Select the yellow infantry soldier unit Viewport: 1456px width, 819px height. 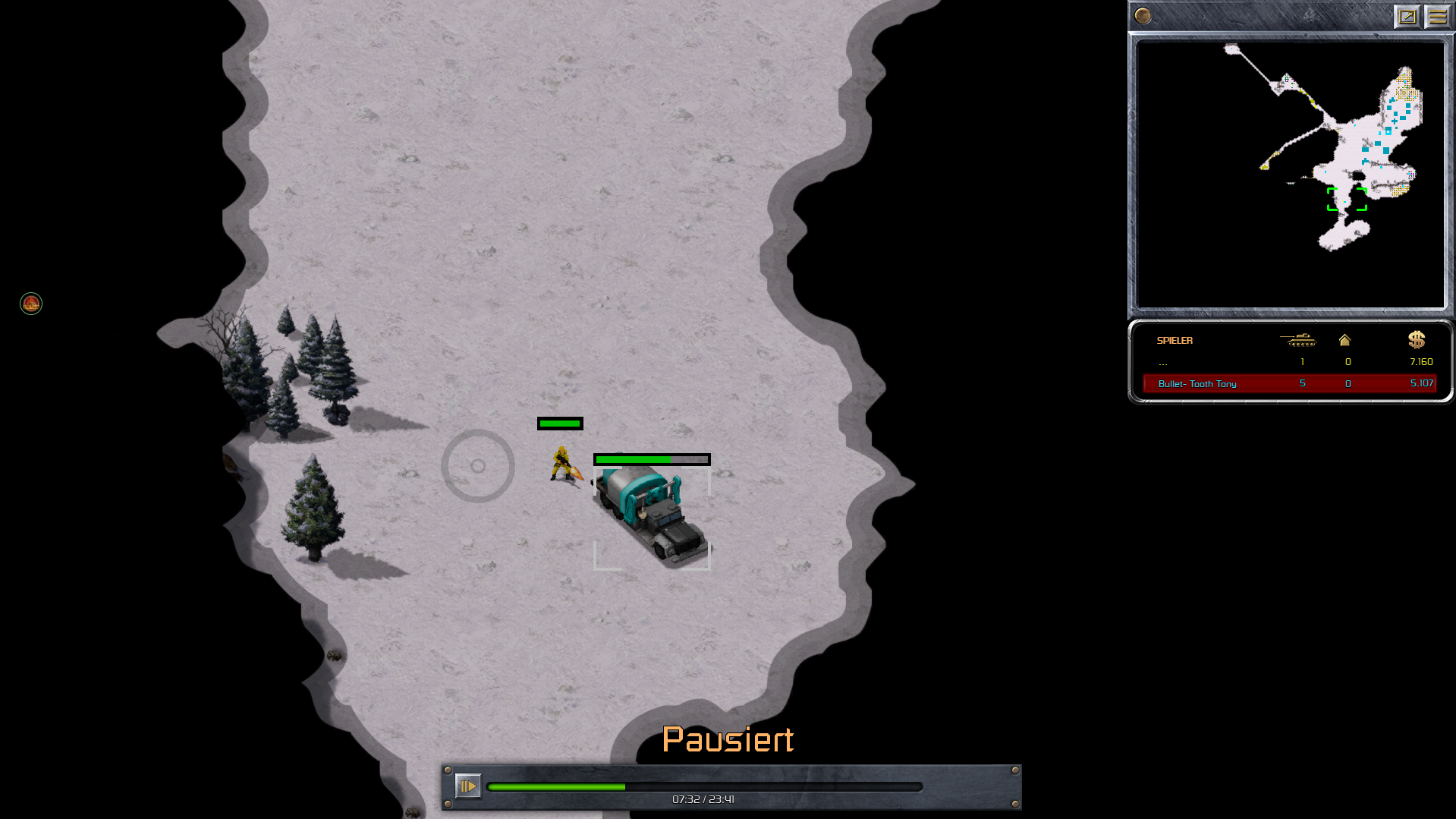click(561, 464)
